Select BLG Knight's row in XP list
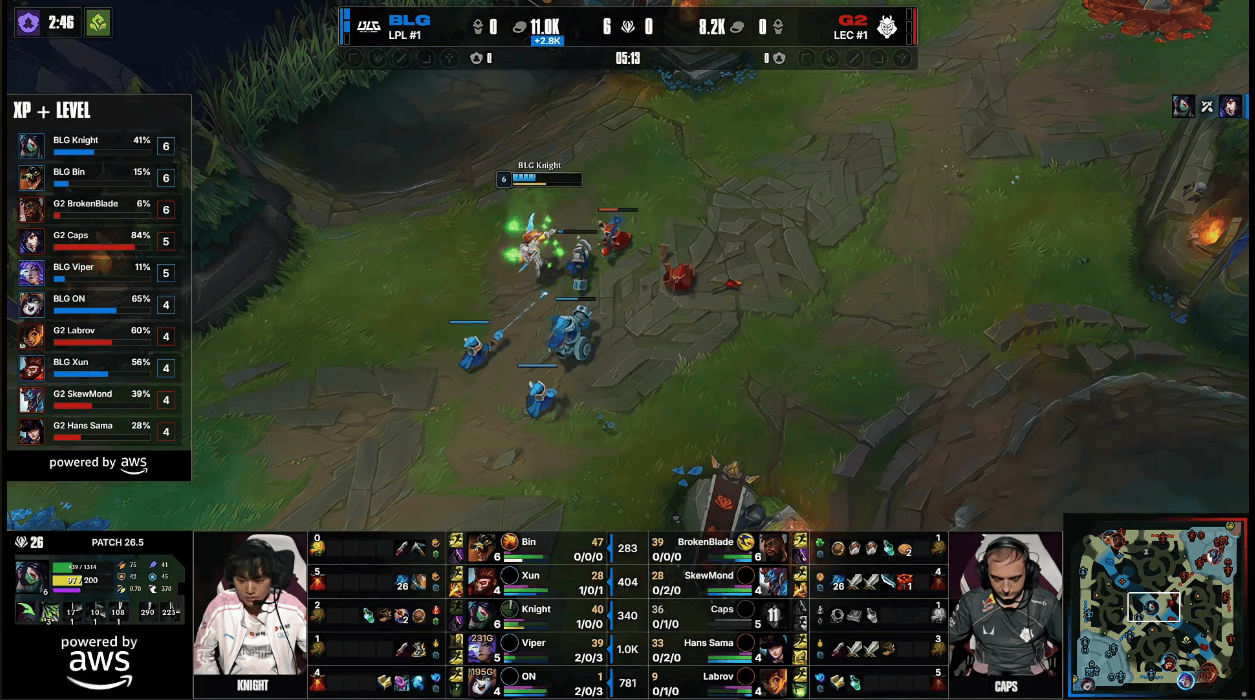The width and height of the screenshot is (1255, 700). 95,146
